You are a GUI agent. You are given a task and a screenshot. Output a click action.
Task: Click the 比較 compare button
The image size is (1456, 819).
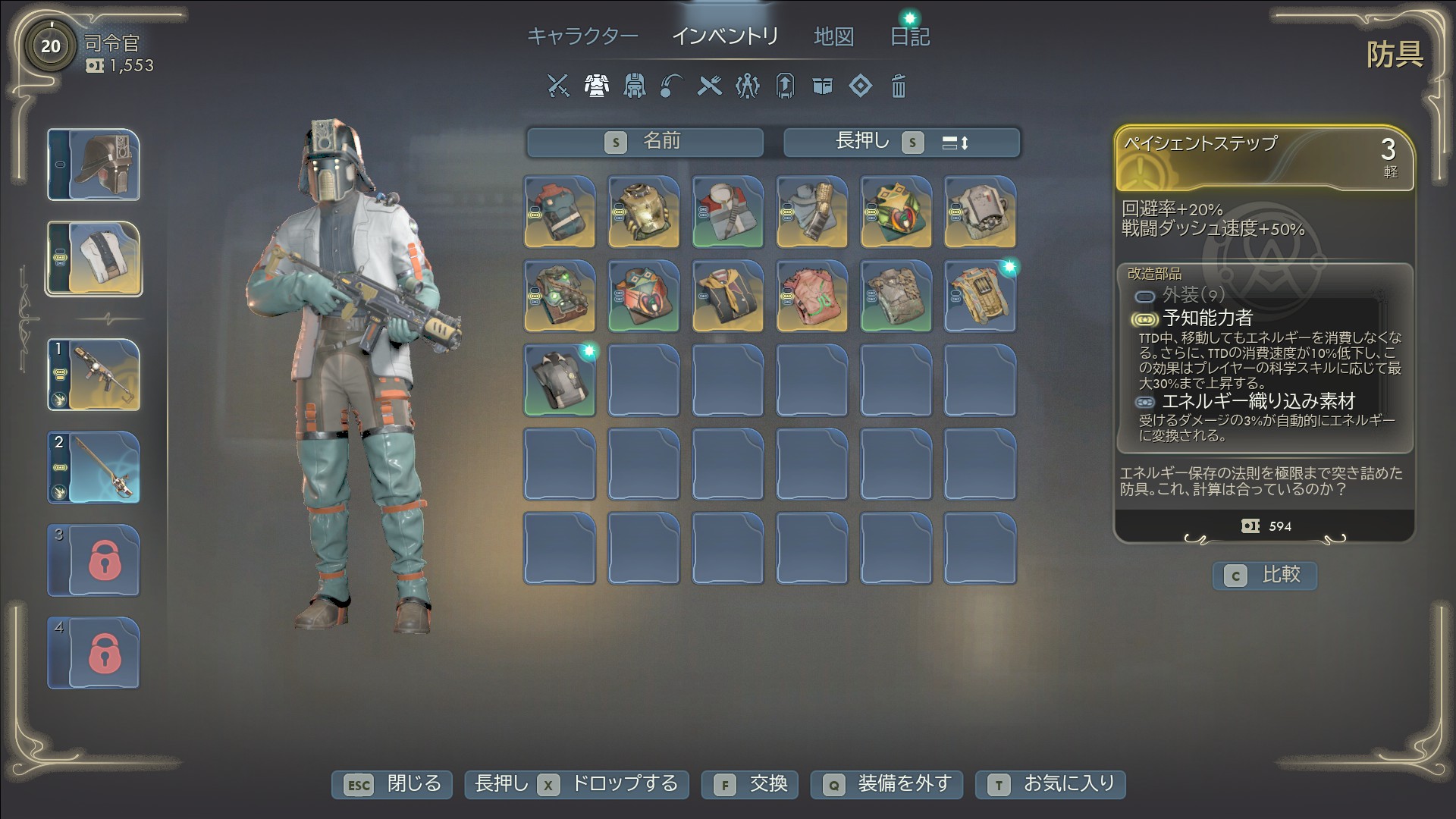pos(1265,576)
